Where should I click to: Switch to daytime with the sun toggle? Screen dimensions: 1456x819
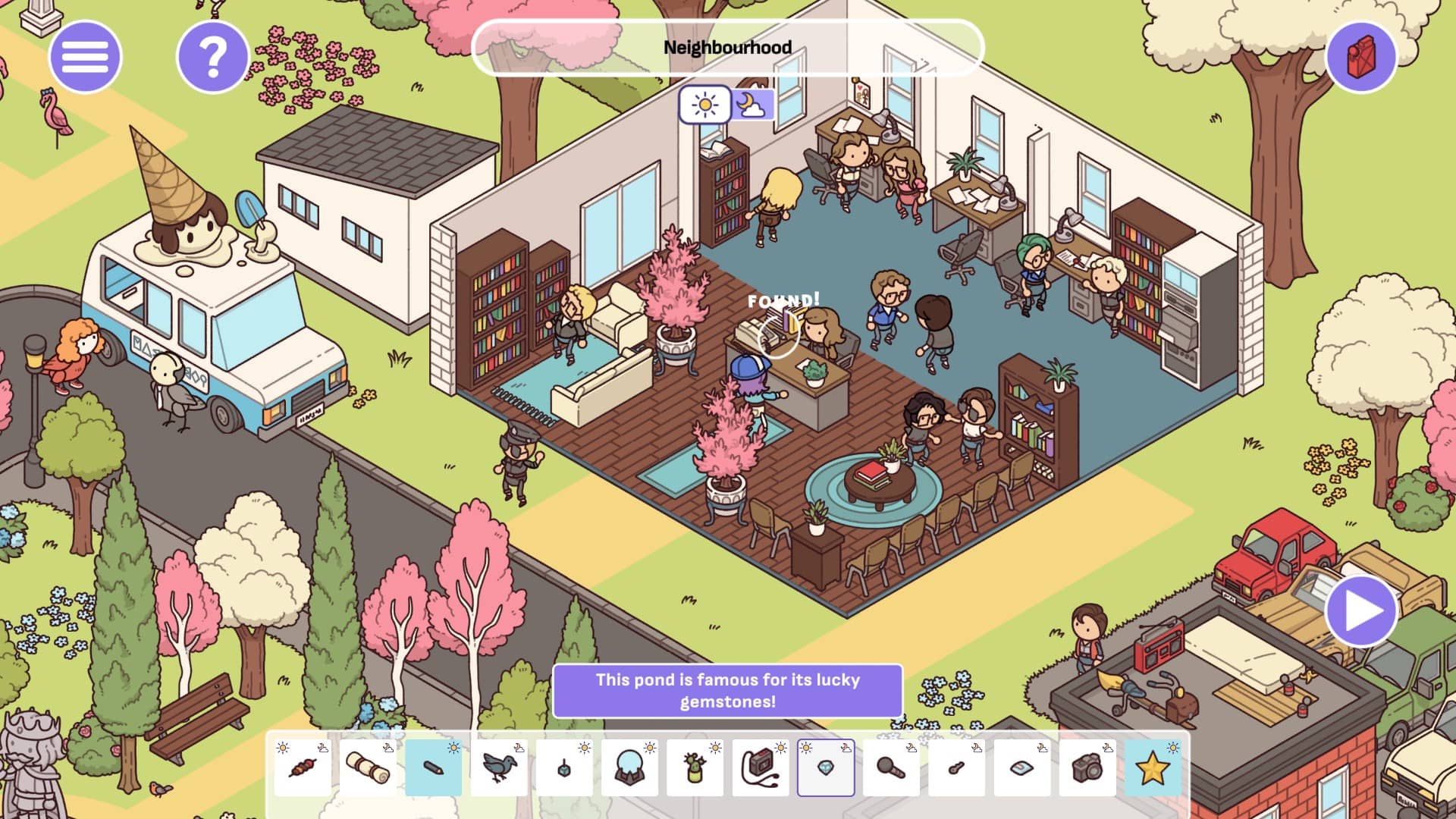705,105
